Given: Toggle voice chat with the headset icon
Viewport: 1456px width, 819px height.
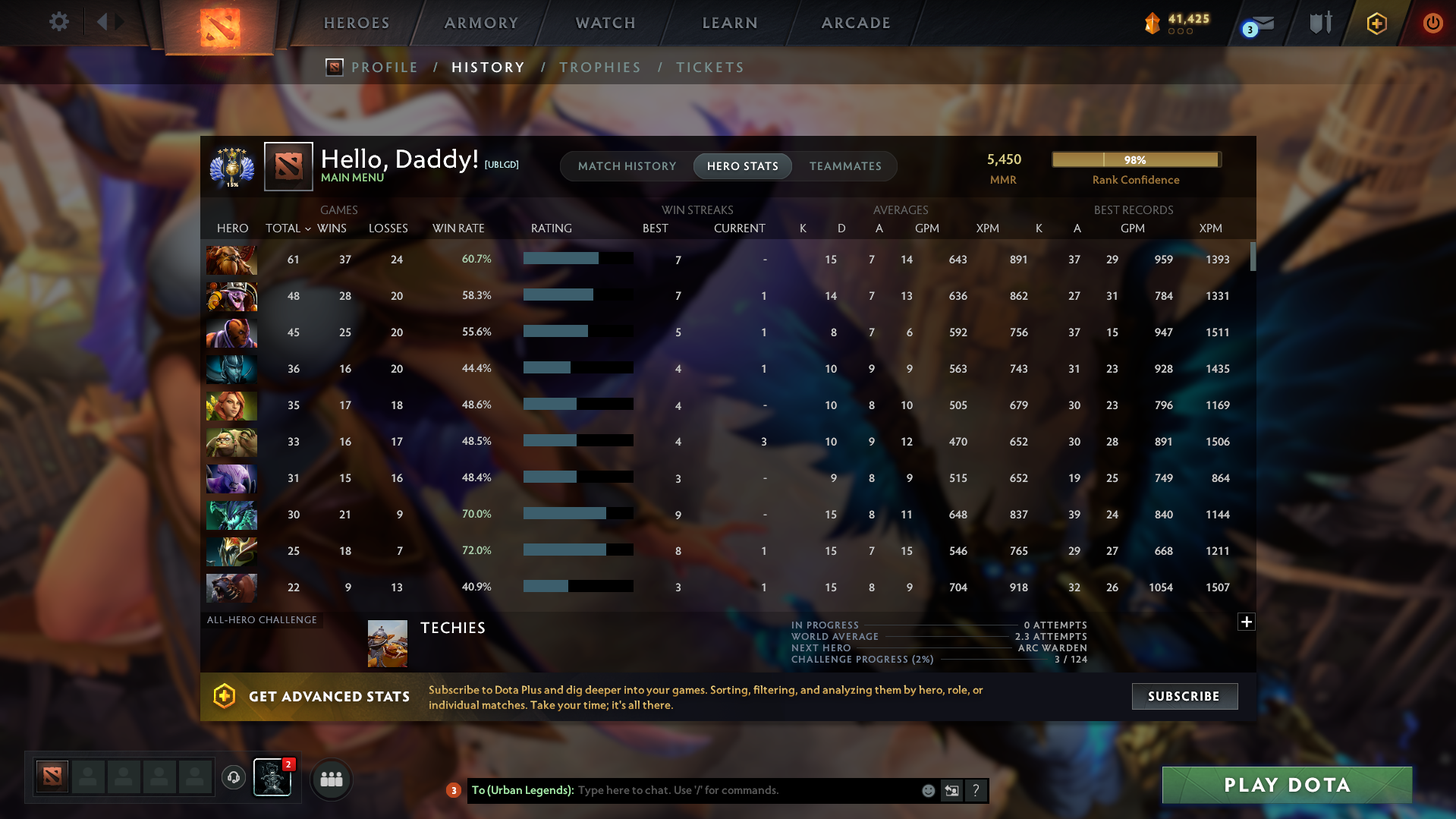Looking at the screenshot, I should tap(233, 777).
